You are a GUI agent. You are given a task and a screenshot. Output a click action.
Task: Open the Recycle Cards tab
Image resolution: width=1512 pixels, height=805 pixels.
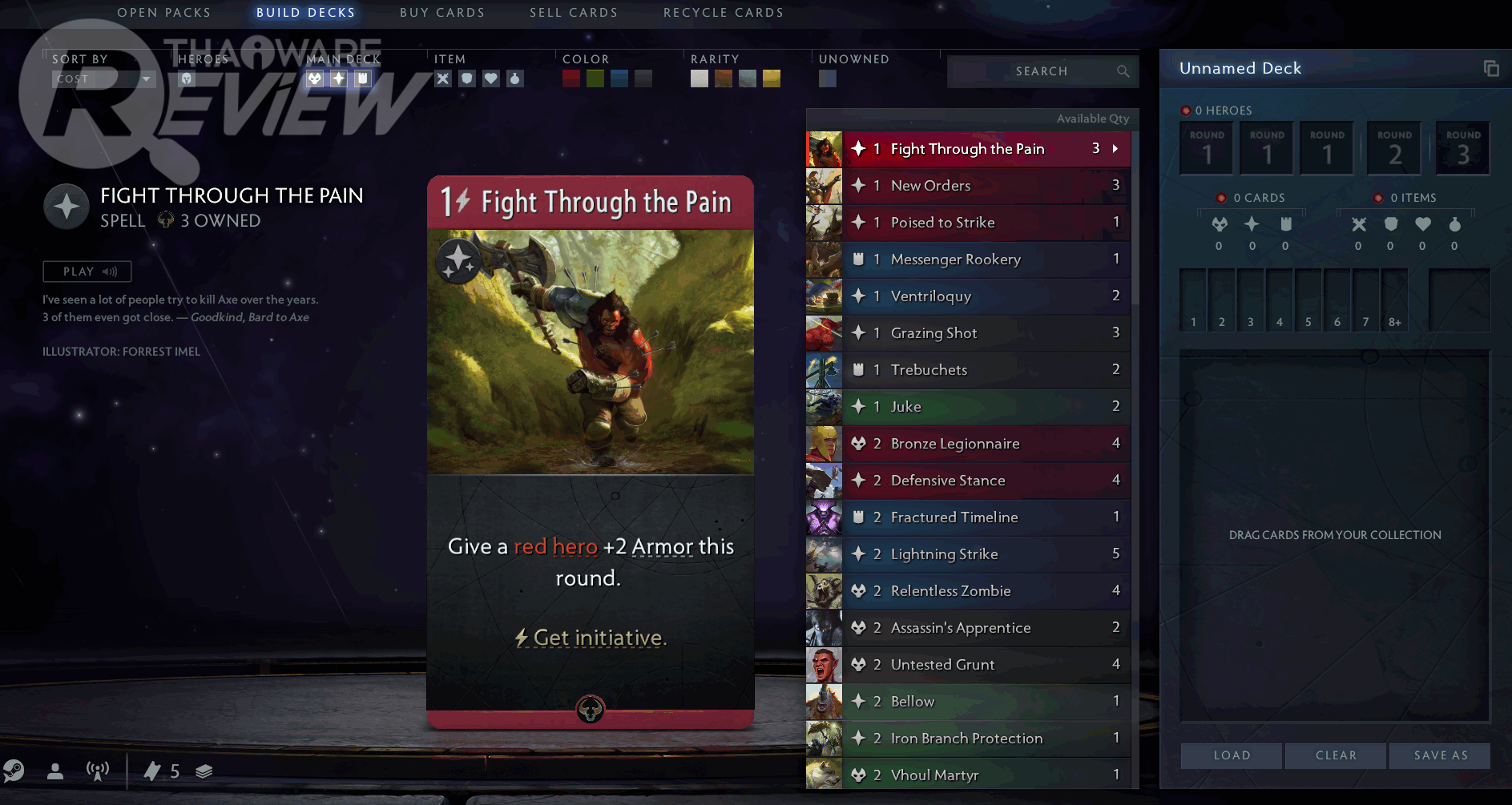pos(724,13)
